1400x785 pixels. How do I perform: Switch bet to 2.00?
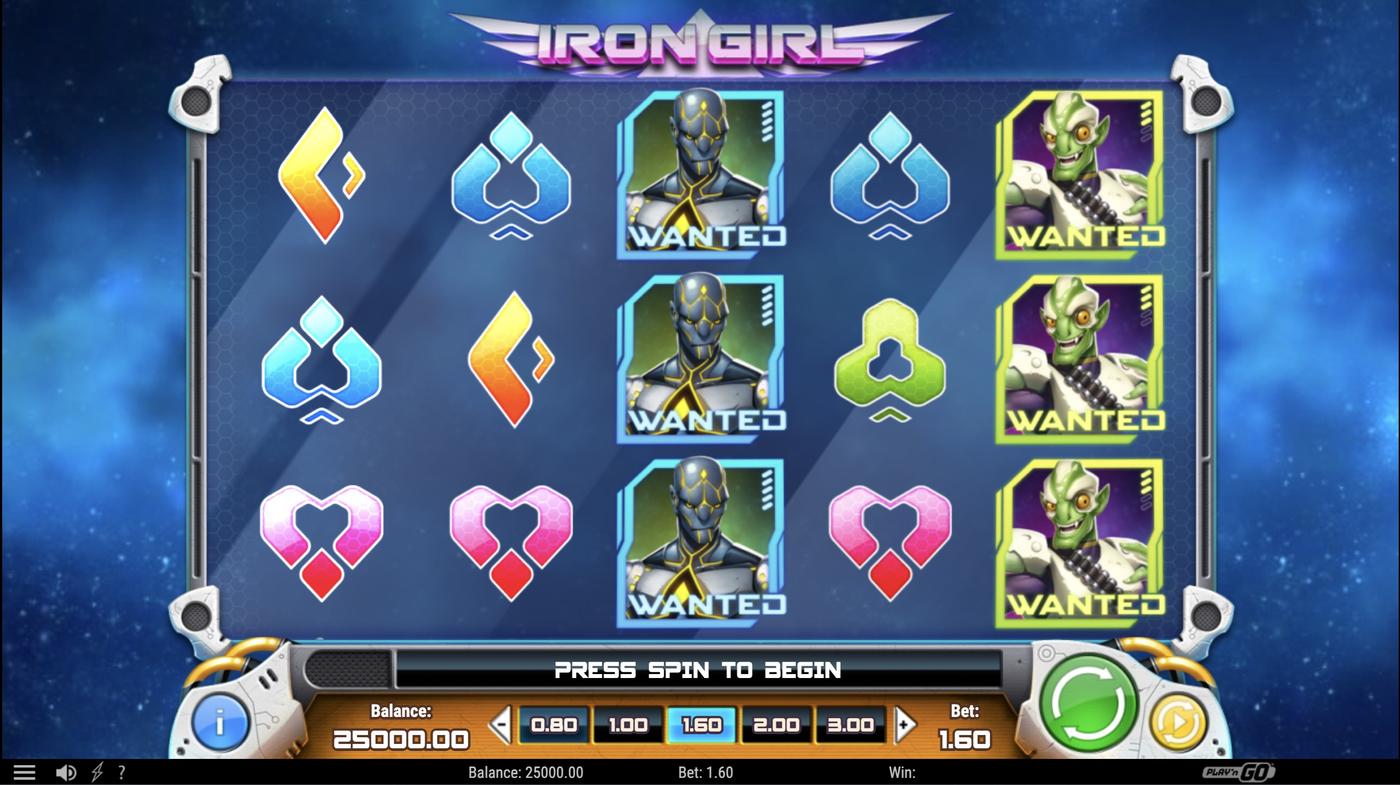point(777,724)
